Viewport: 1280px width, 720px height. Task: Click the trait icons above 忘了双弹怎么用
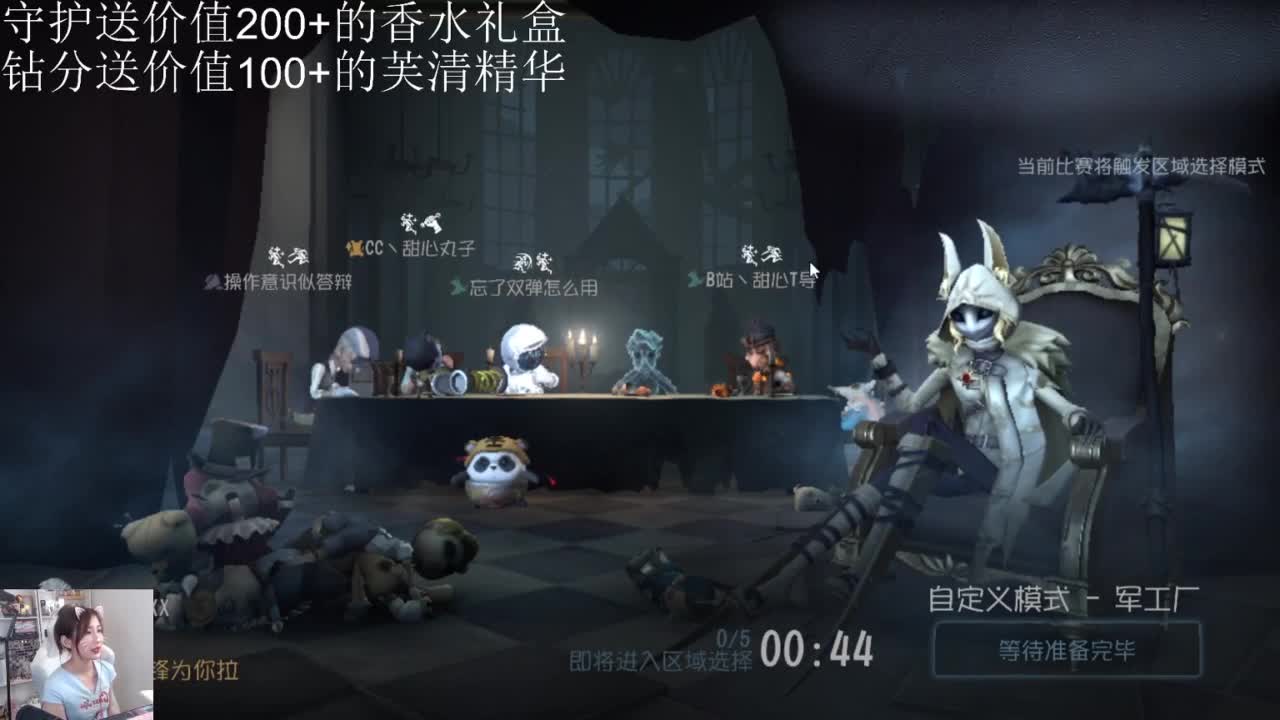click(x=530, y=261)
